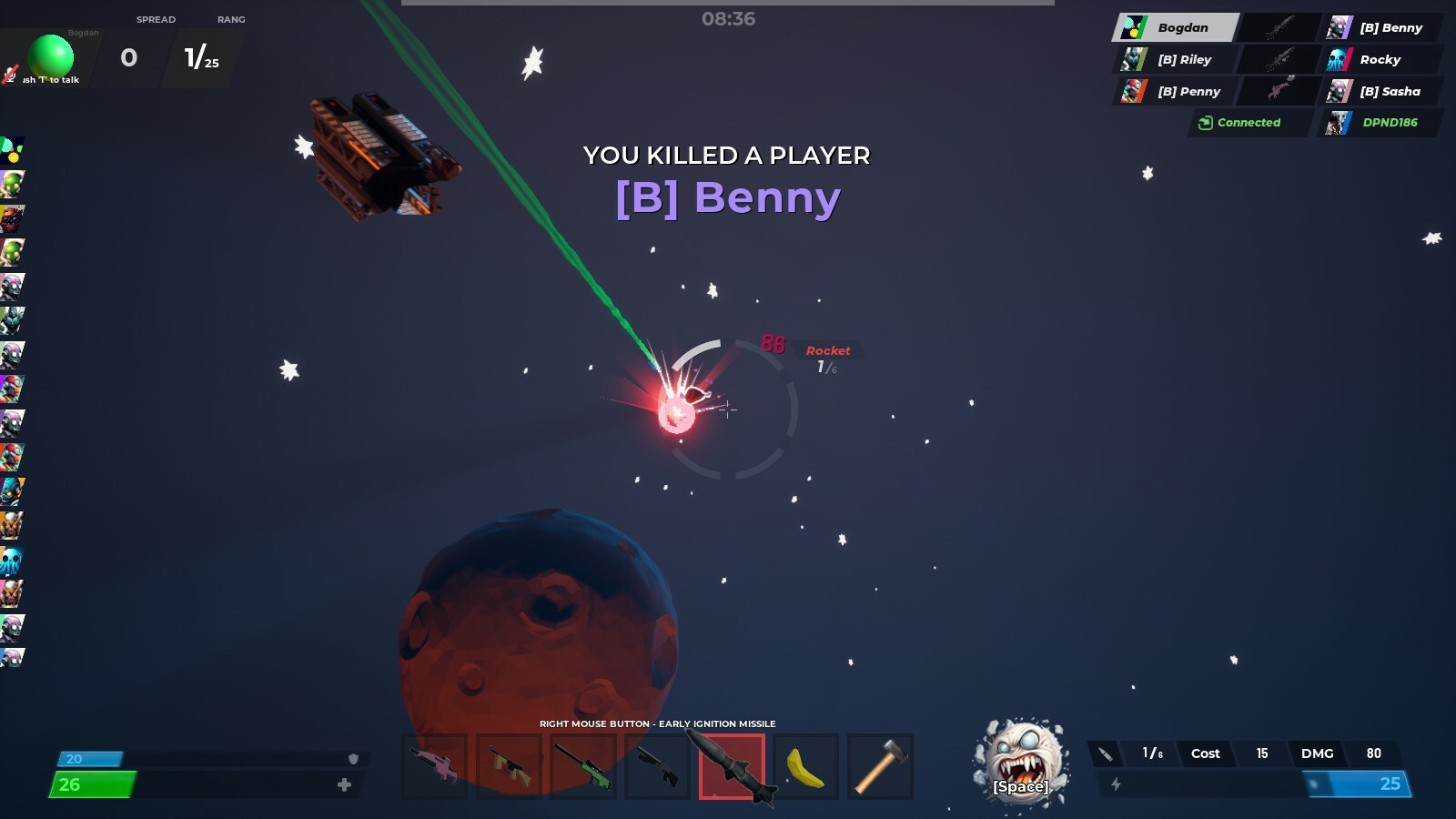Image resolution: width=1456 pixels, height=819 pixels.
Task: Click the screaming moon face above [Space]
Action: pyautogui.click(x=1021, y=760)
